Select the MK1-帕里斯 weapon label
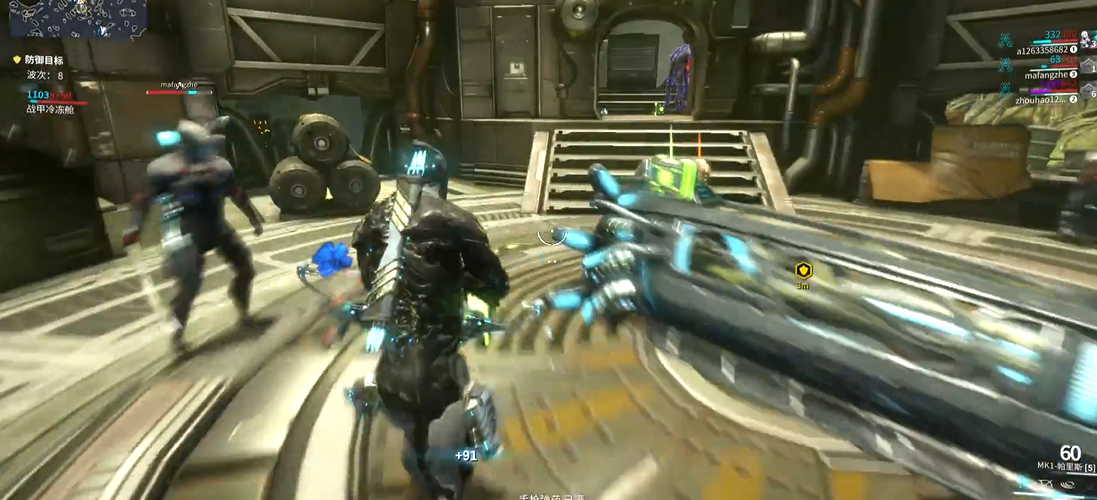The height and width of the screenshot is (500, 1097). (x=1063, y=468)
